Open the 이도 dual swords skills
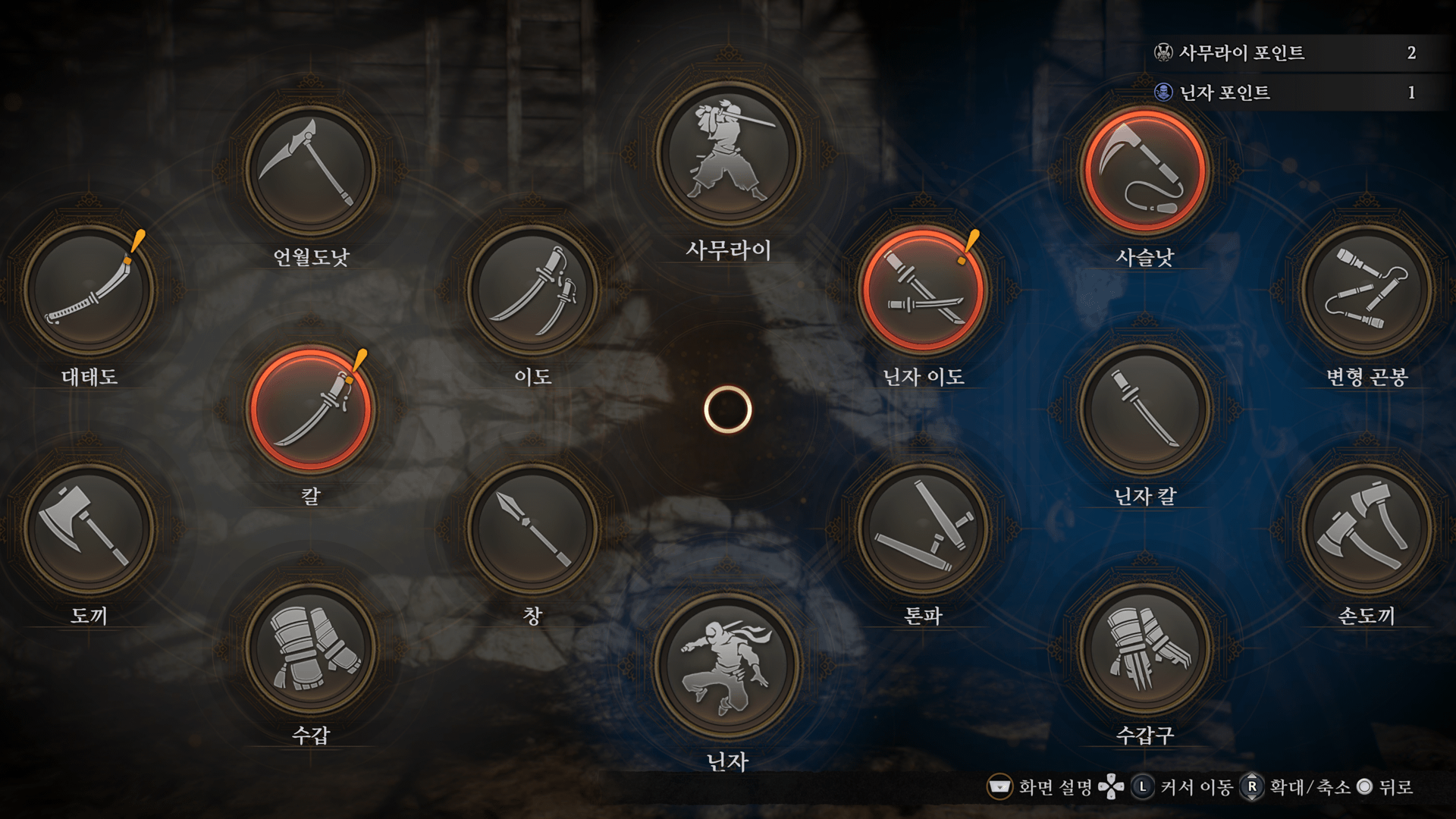This screenshot has width=1456, height=819. [x=533, y=290]
